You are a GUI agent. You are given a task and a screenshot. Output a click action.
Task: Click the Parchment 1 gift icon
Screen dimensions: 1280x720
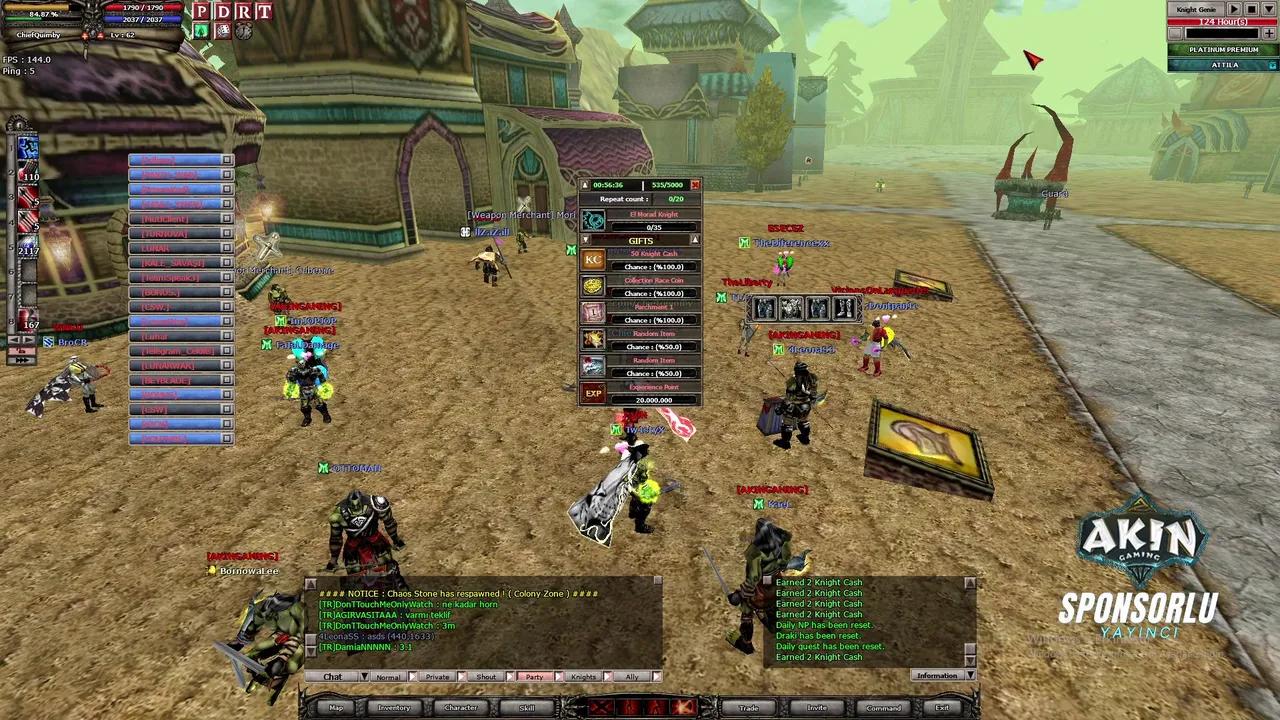point(593,313)
